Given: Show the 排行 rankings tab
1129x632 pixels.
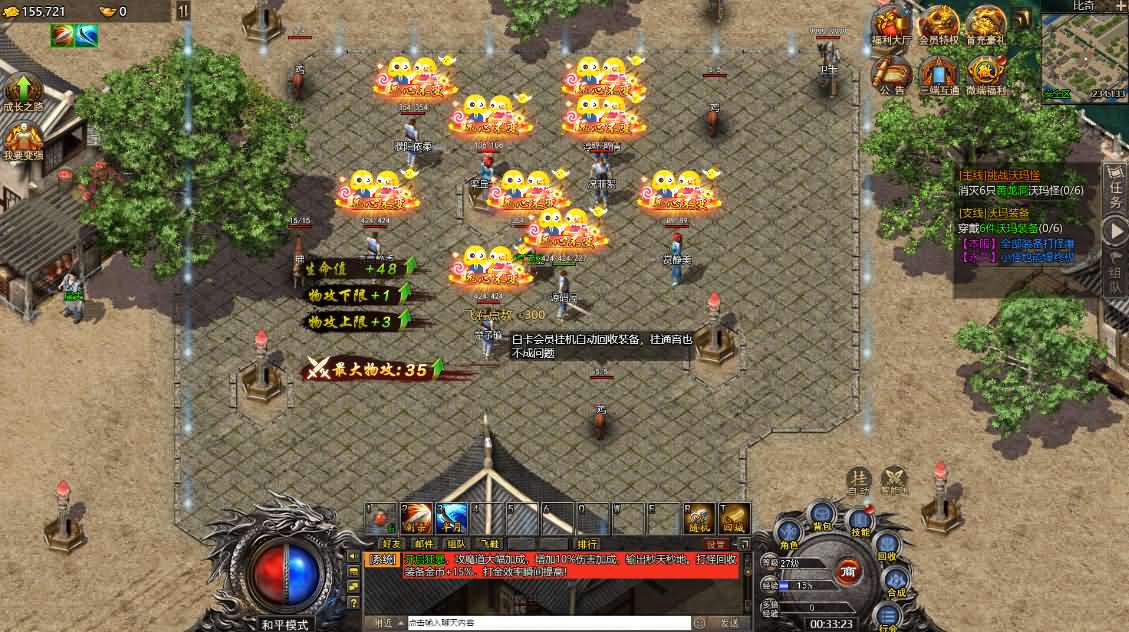Looking at the screenshot, I should pyautogui.click(x=588, y=543).
